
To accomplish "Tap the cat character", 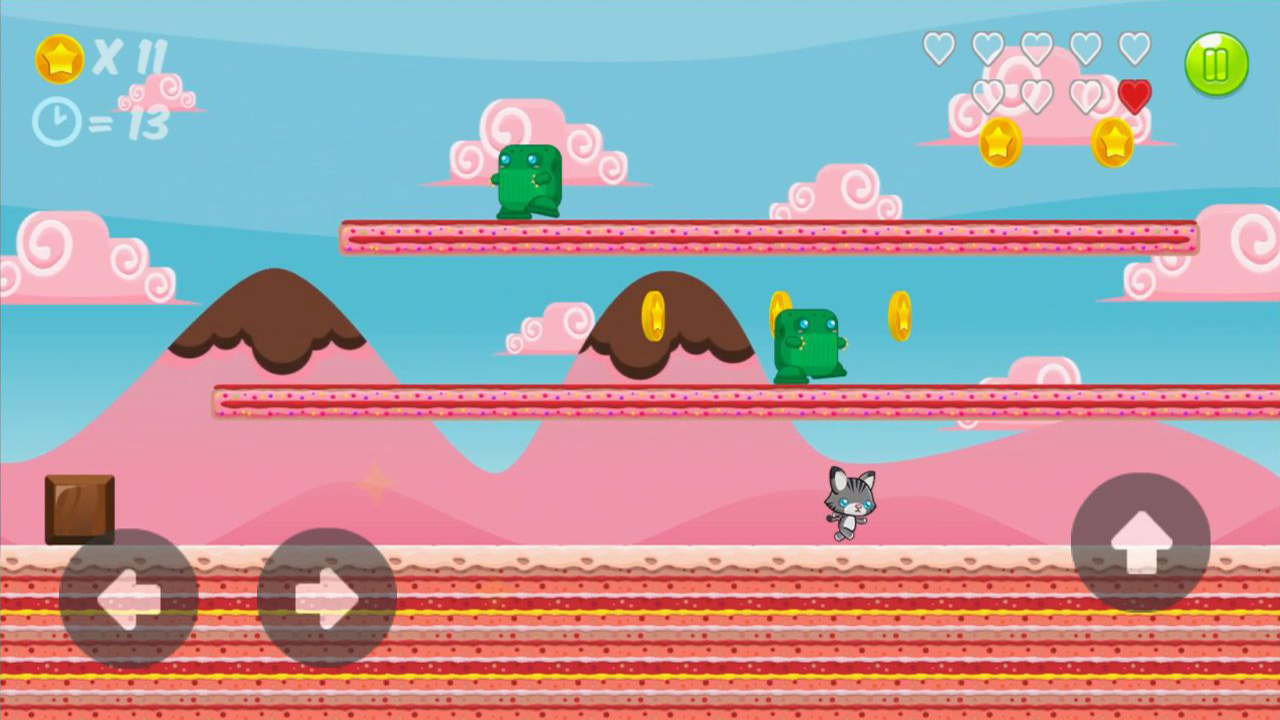I will tap(850, 505).
